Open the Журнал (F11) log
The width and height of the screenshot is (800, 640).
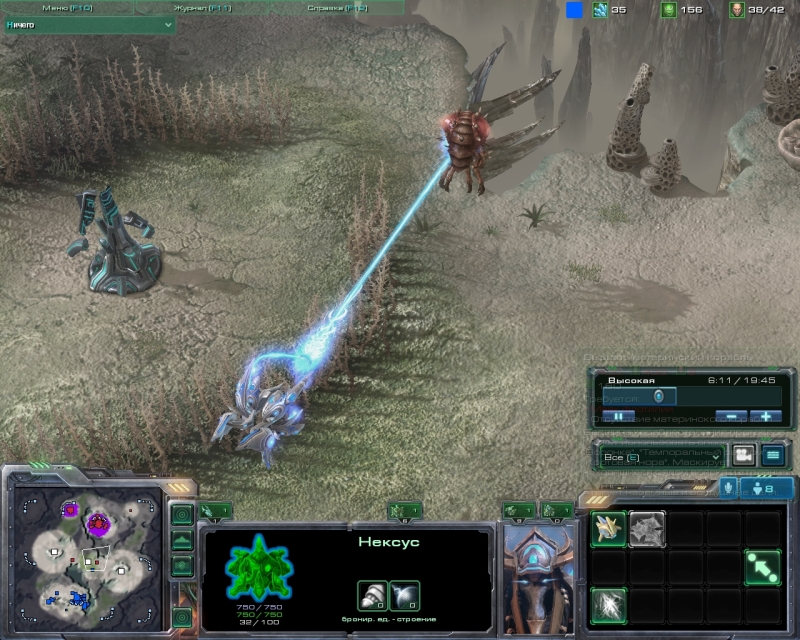(x=202, y=7)
